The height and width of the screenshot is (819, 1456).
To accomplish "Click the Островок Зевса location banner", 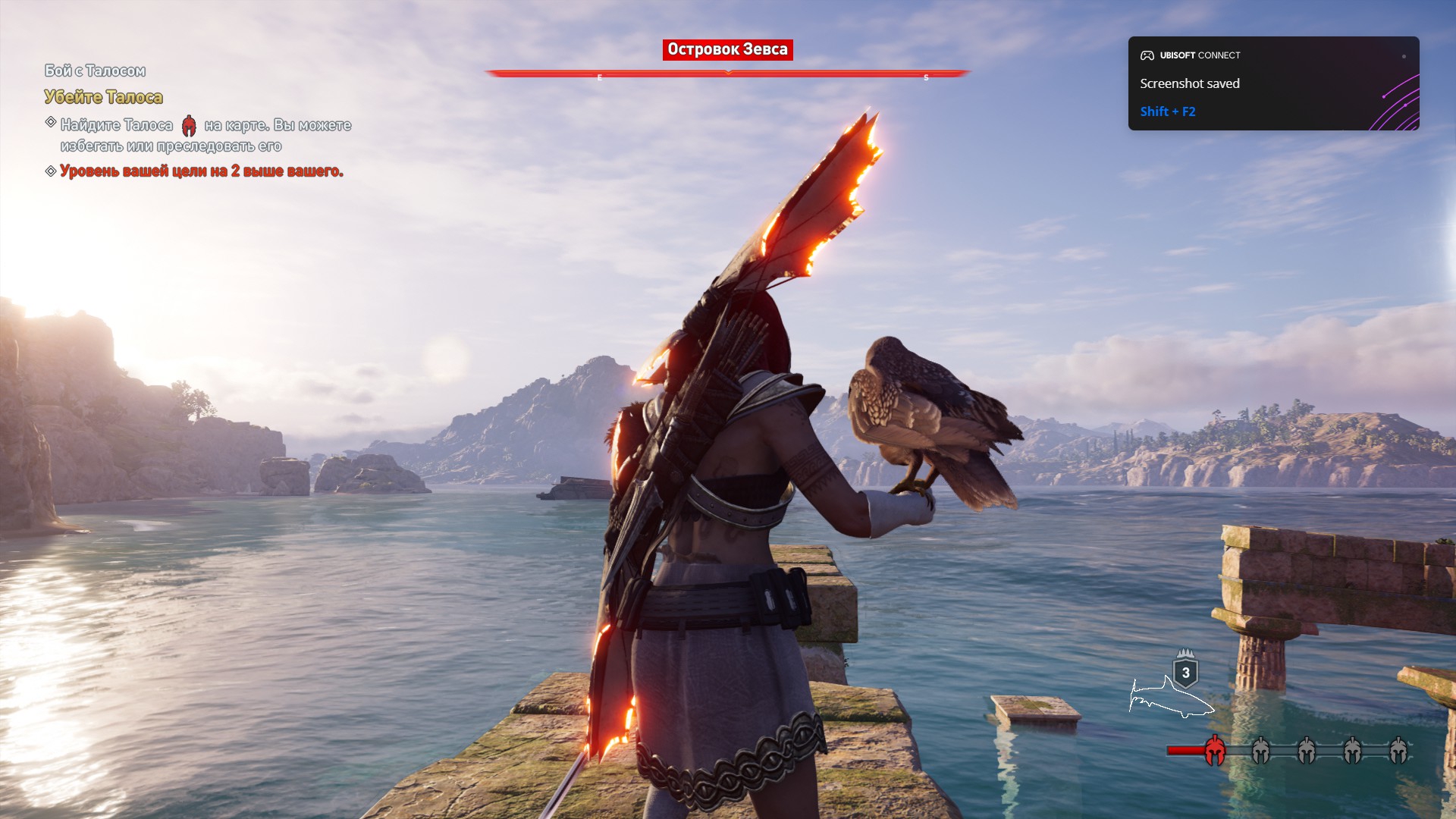I will click(727, 50).
